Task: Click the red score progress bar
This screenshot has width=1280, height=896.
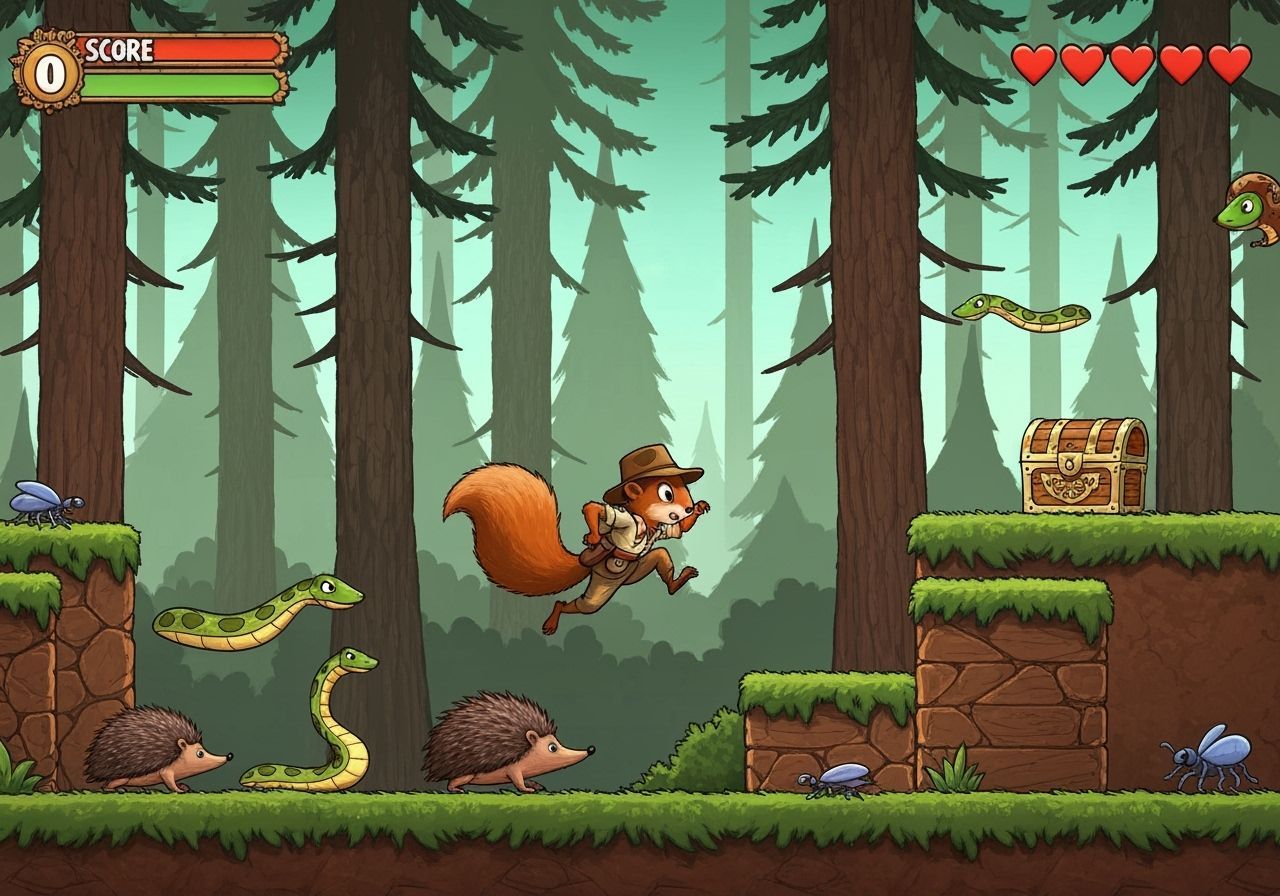Action: (215, 47)
